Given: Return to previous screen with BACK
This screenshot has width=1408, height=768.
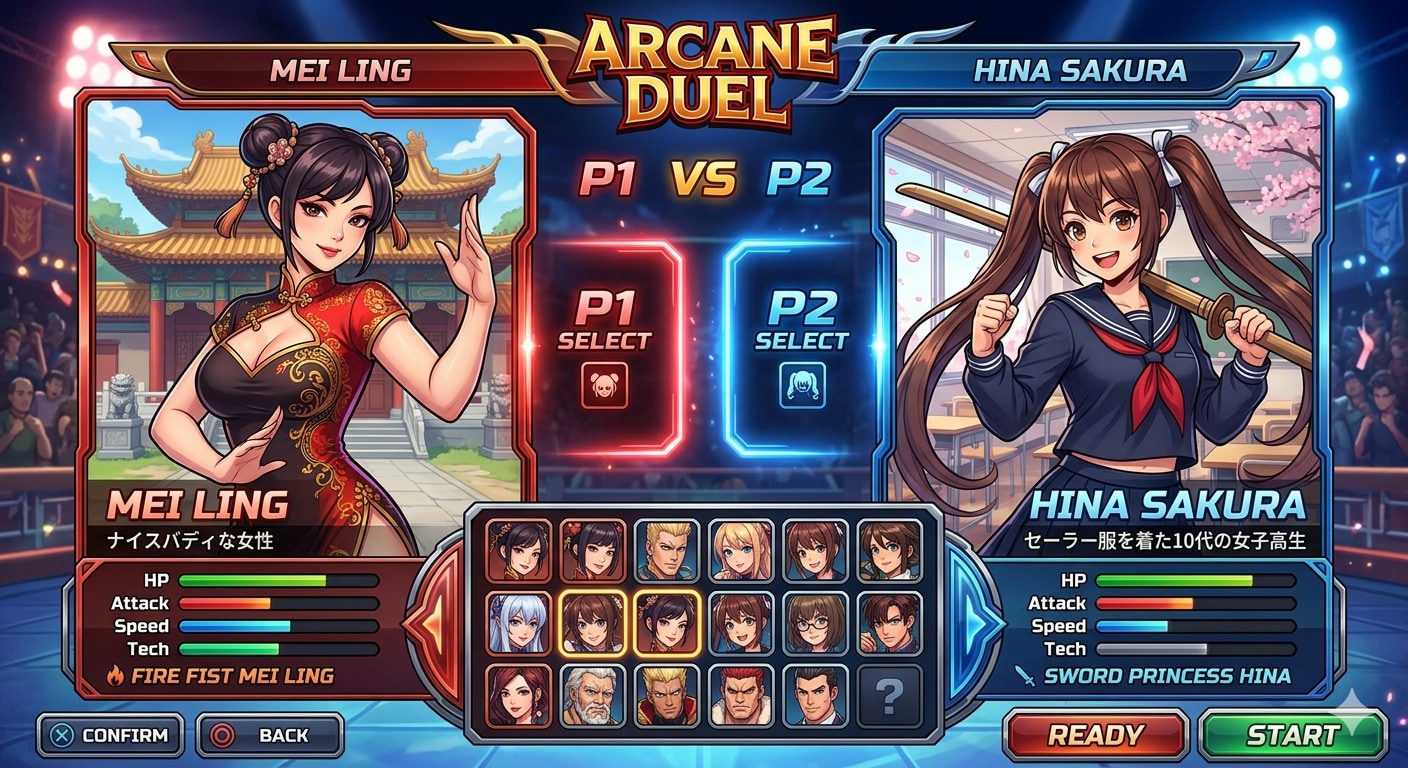Looking at the screenshot, I should click(267, 735).
